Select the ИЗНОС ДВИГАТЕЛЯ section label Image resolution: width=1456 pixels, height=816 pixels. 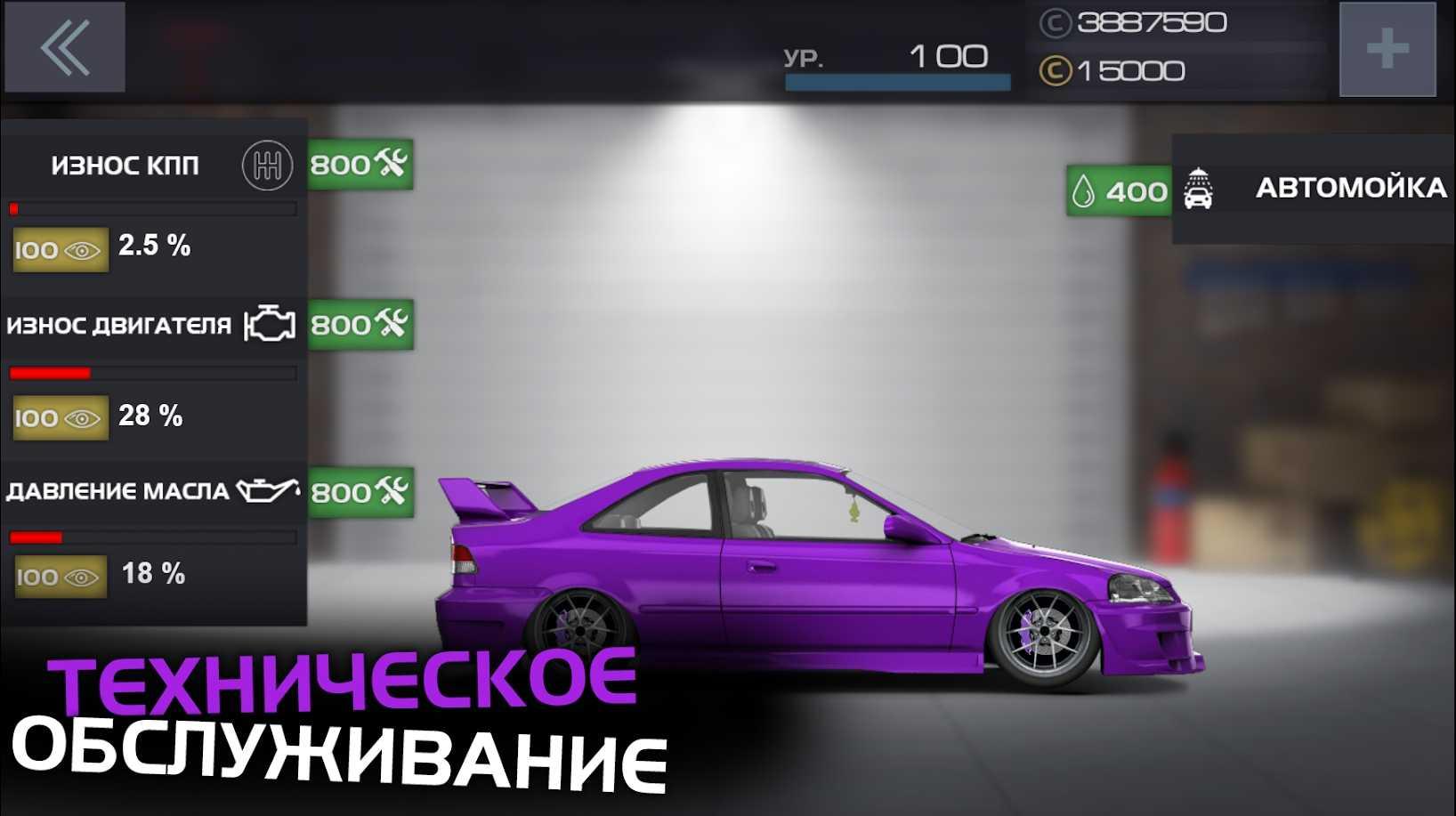(120, 325)
